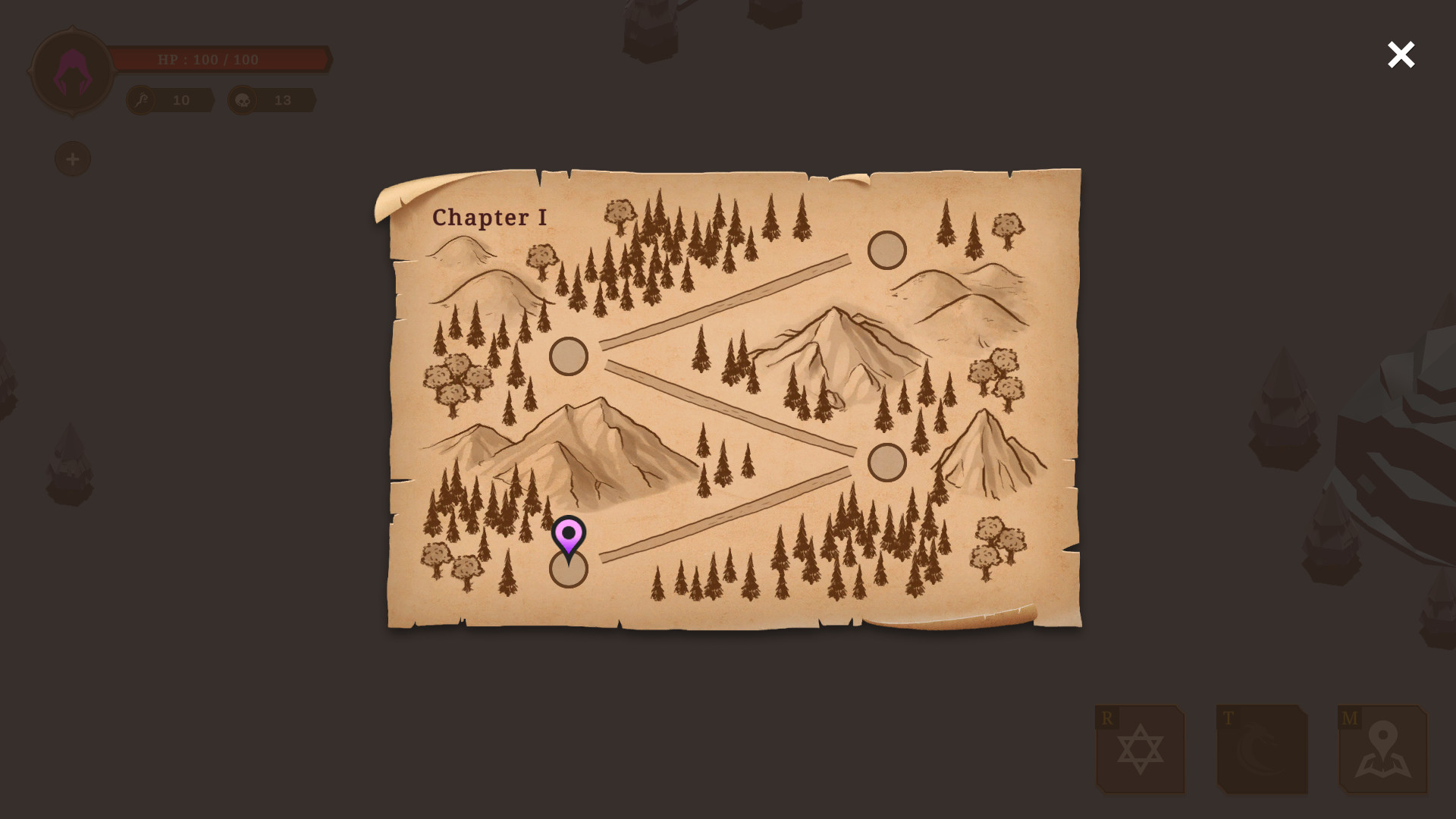Viewport: 1456px width, 819px height.
Task: Select the top-right map node
Action: (886, 250)
